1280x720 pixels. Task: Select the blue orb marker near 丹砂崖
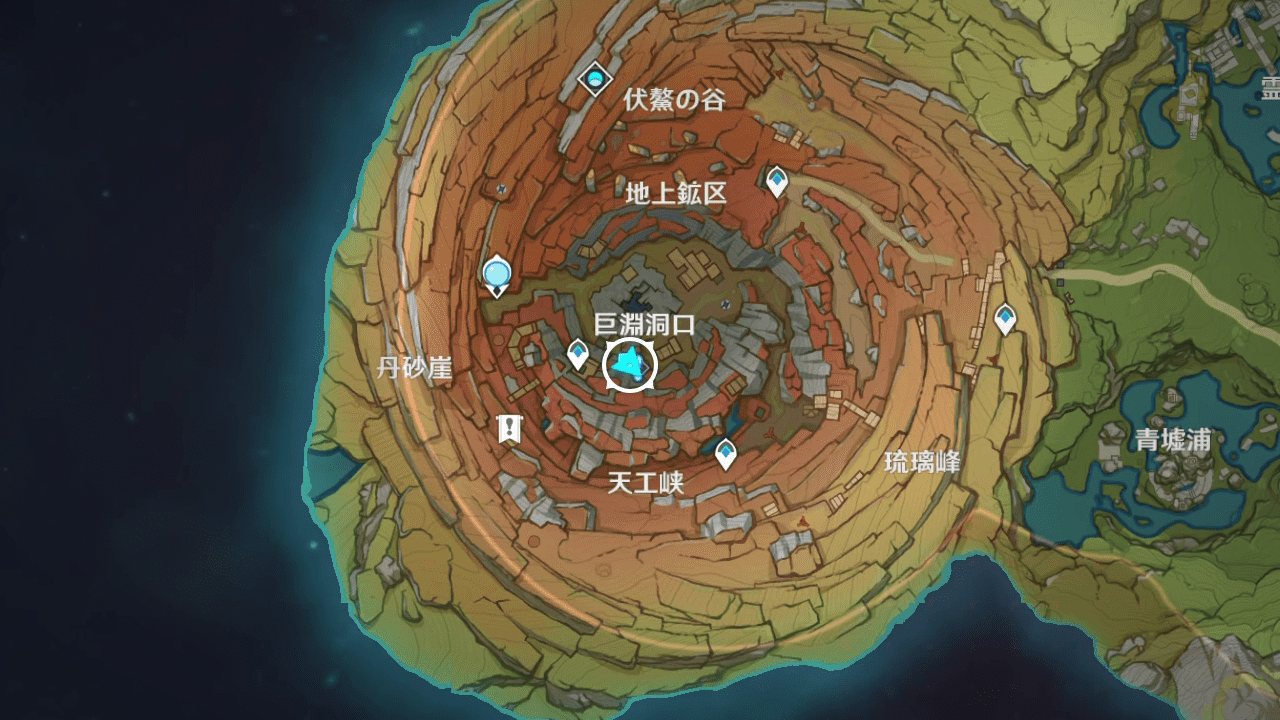coord(496,273)
